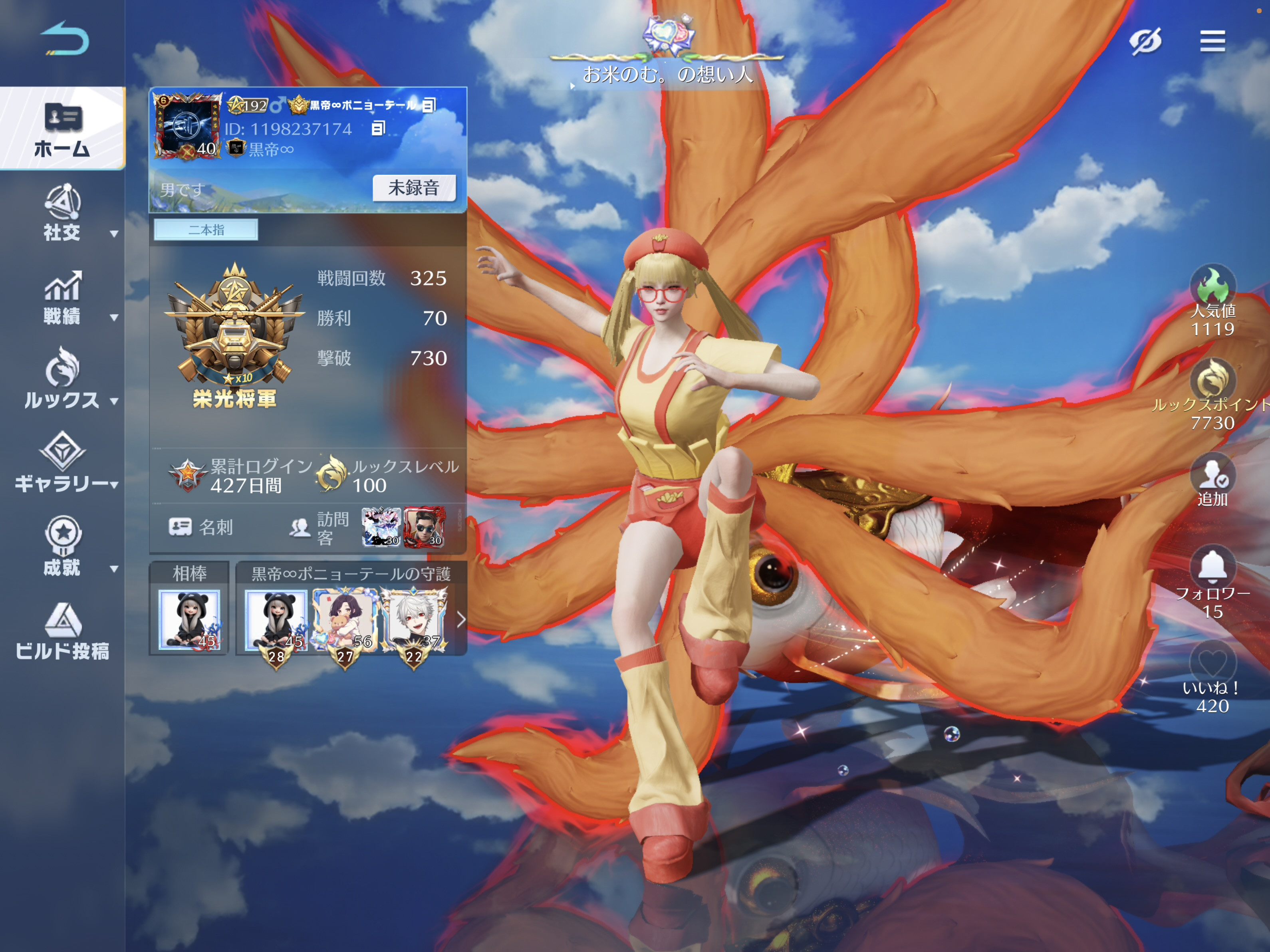
Task: Expand the guardian list arrow
Action: (460, 619)
